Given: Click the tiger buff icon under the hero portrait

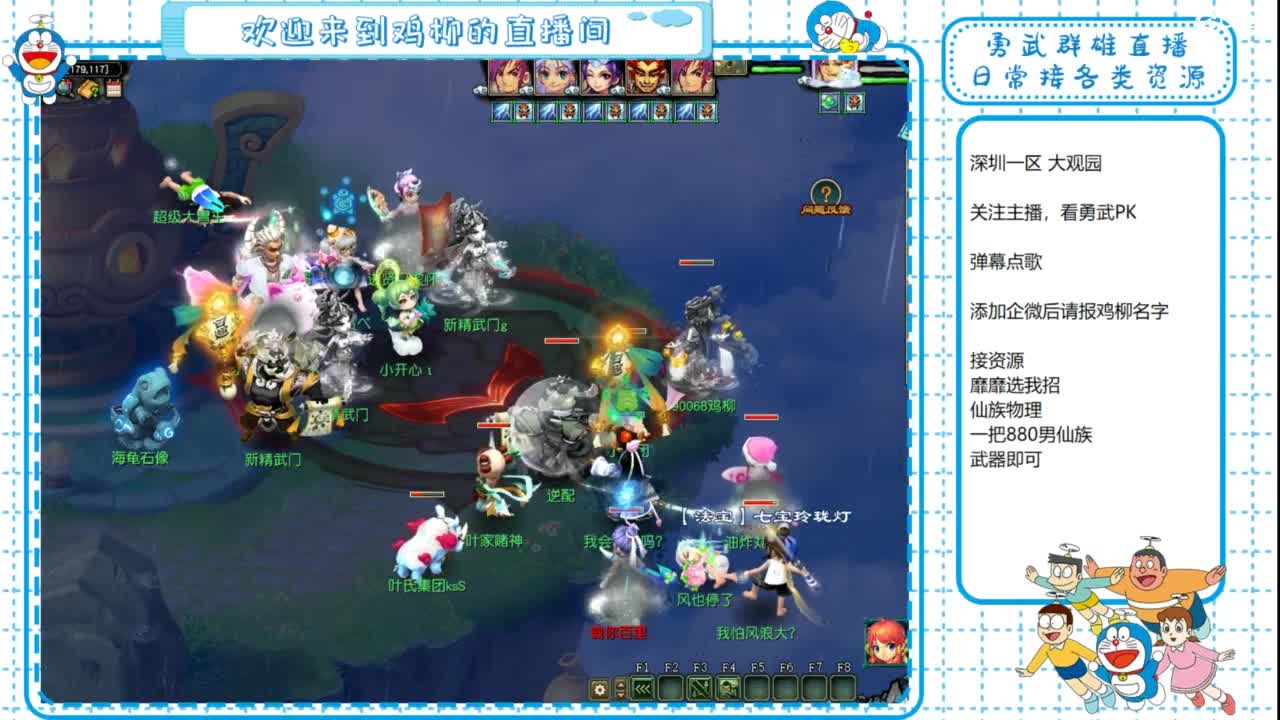Looking at the screenshot, I should pyautogui.click(x=855, y=101).
